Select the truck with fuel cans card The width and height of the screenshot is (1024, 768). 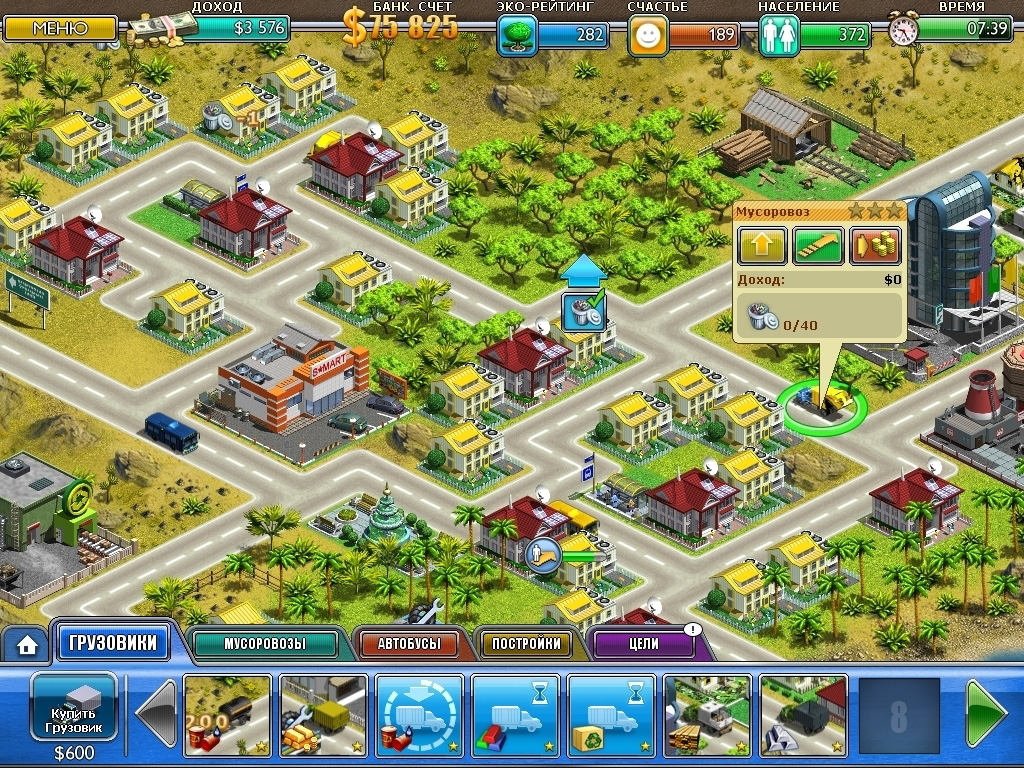tap(228, 714)
